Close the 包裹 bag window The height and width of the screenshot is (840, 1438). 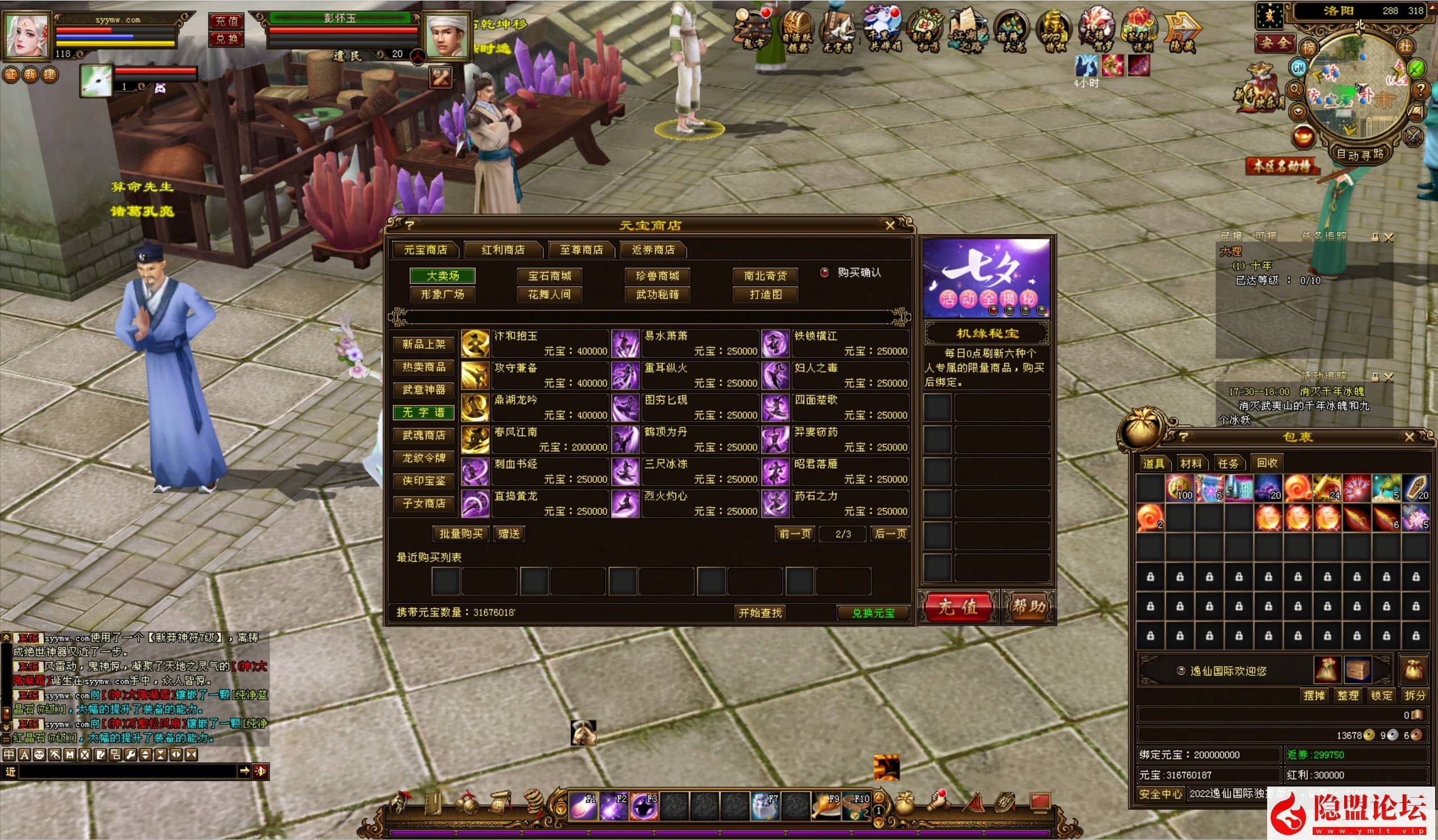[1409, 437]
